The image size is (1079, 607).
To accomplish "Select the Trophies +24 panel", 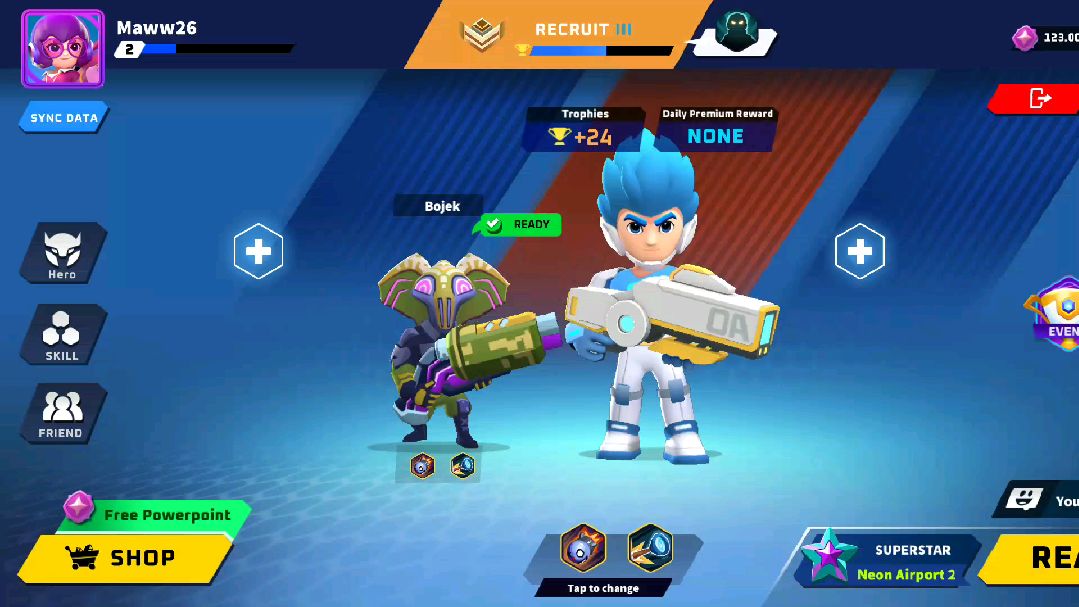I will (585, 130).
